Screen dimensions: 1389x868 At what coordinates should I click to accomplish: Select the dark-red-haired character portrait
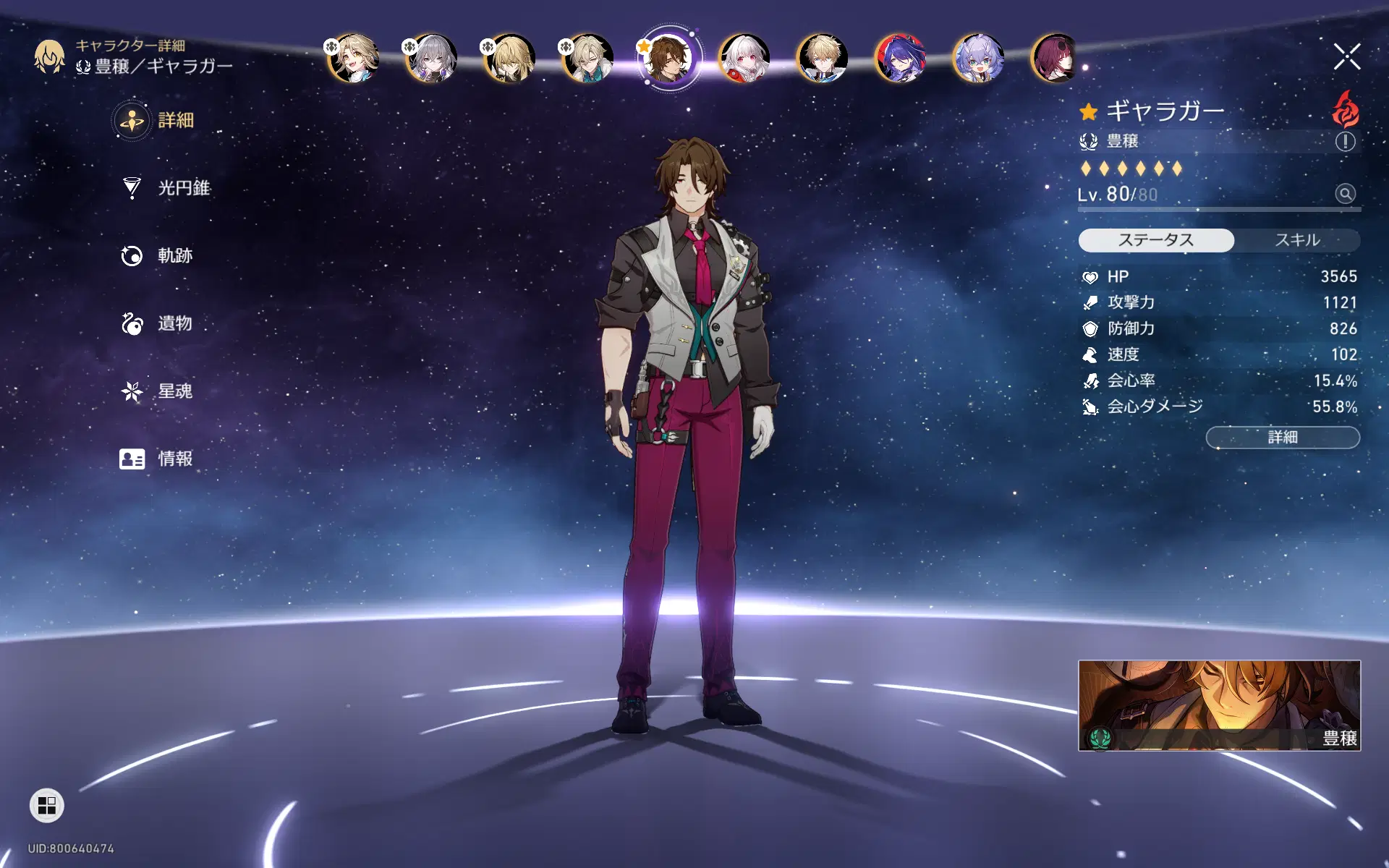(1055, 58)
